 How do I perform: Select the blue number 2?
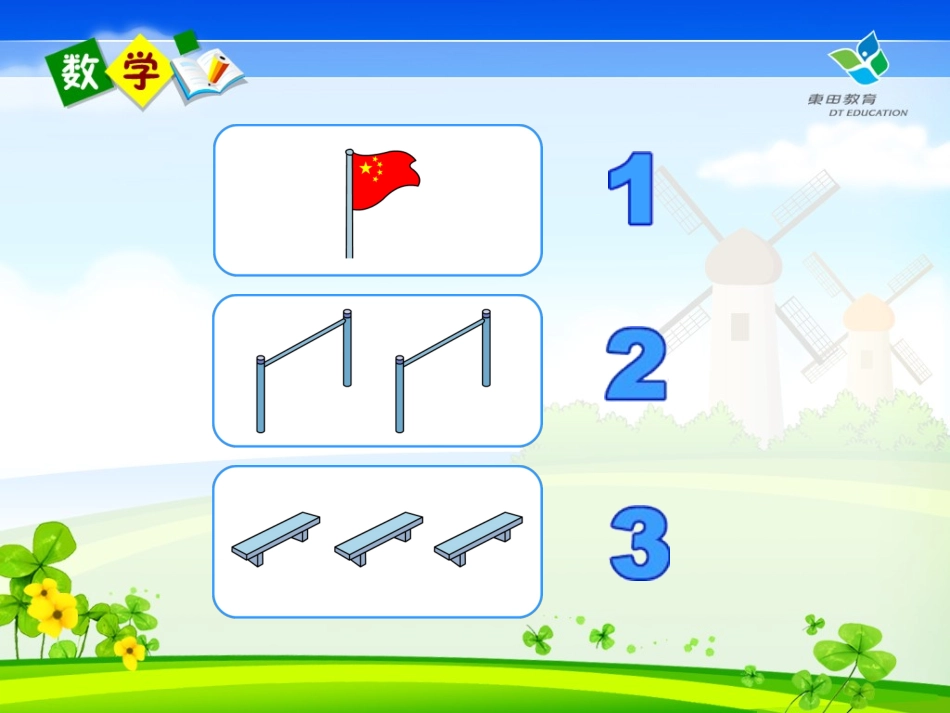pyautogui.click(x=636, y=364)
